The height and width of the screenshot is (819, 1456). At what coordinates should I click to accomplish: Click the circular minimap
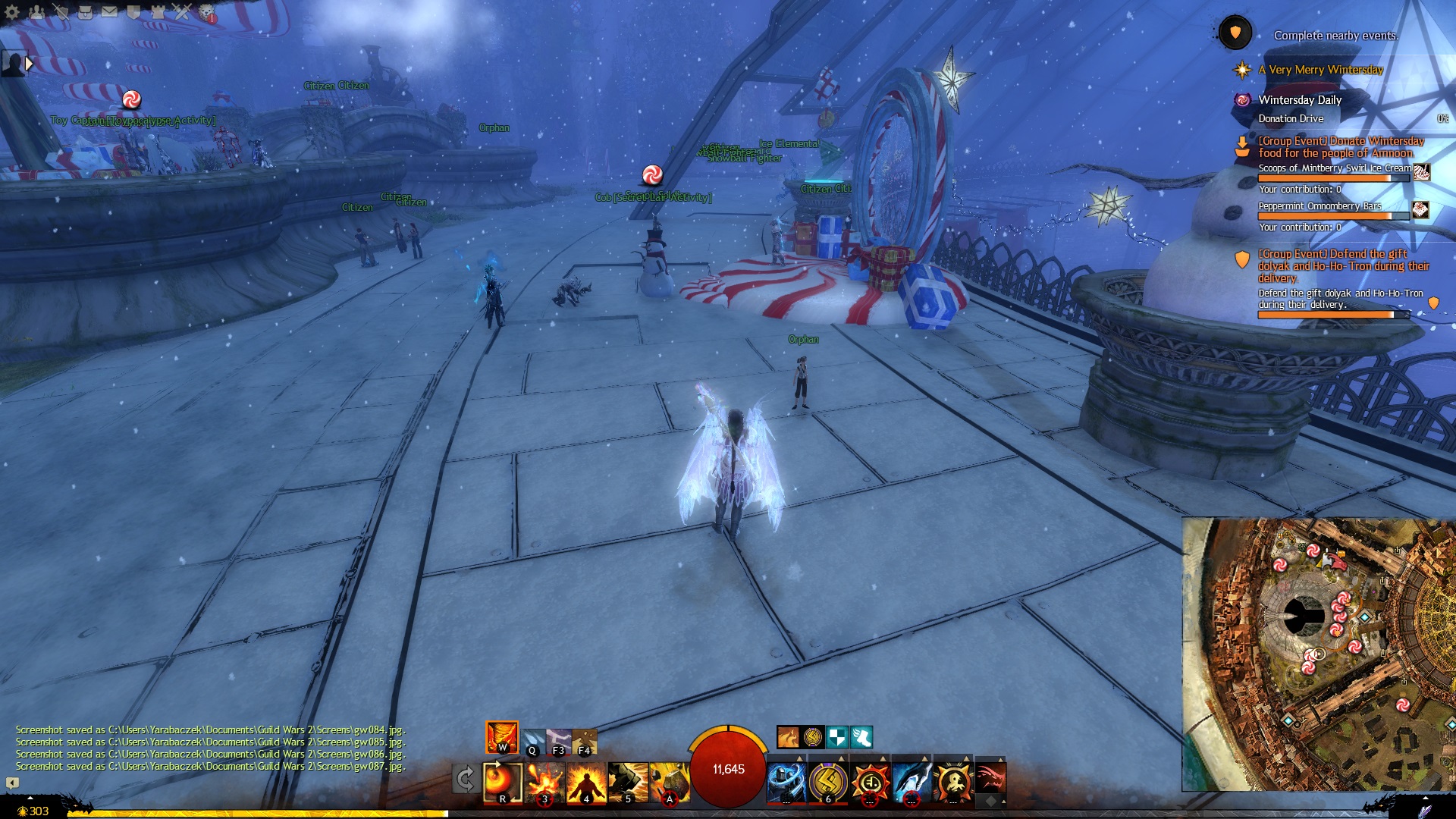coord(1319,654)
